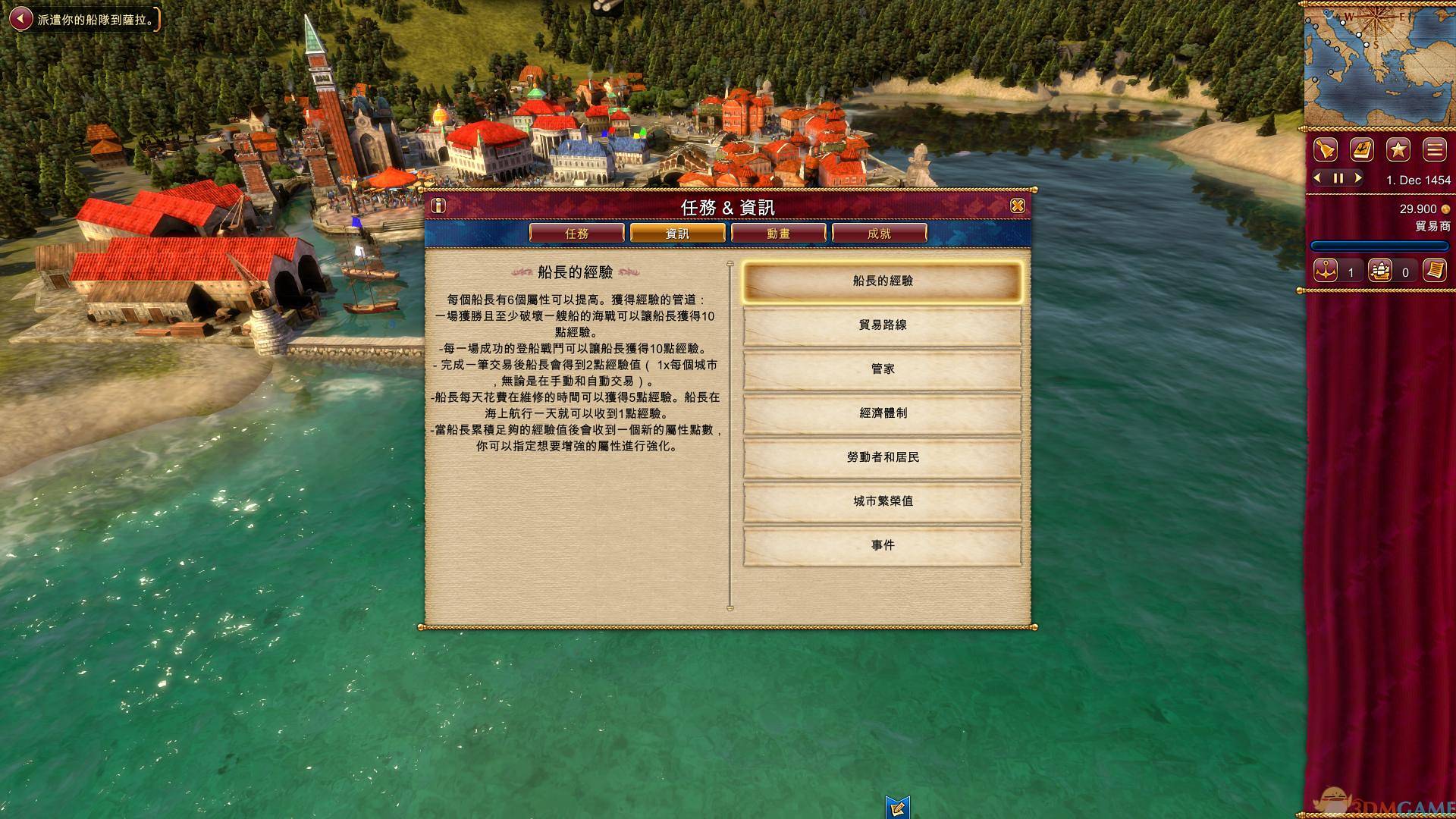Screen dimensions: 1456x819
Task: Switch to the 成就 tab
Action: (x=880, y=233)
